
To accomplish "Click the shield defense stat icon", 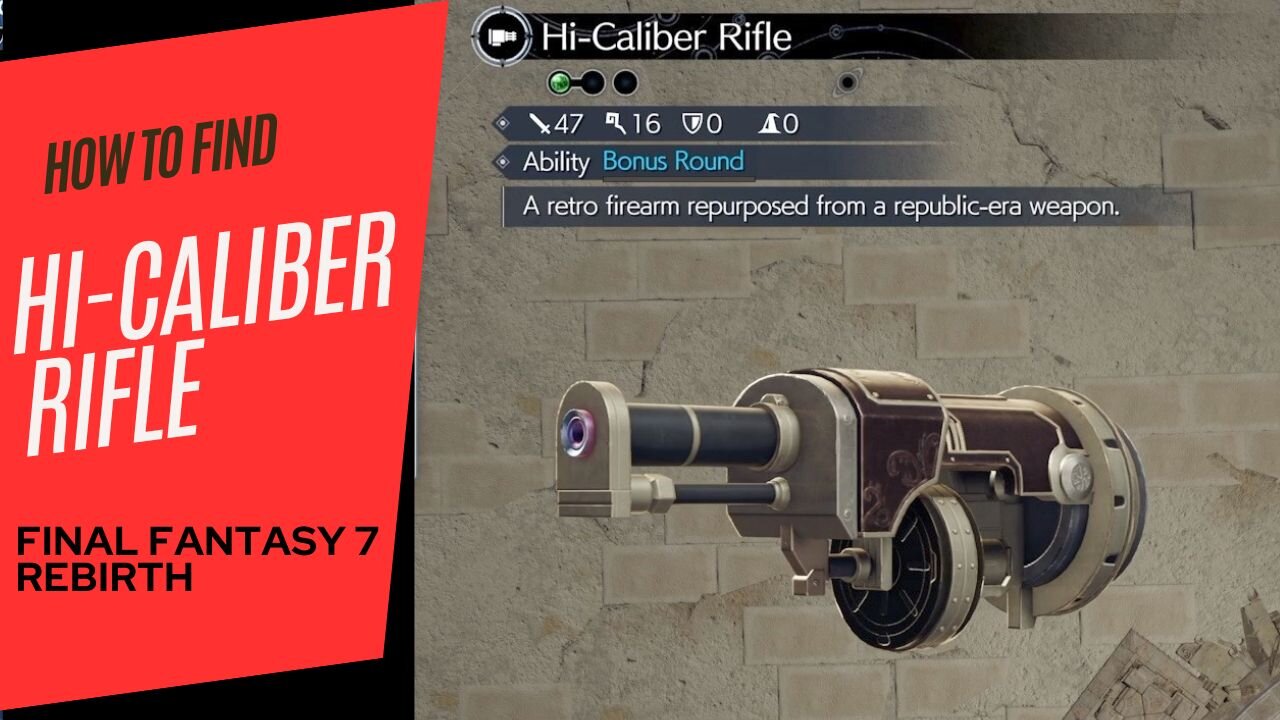I will [691, 123].
